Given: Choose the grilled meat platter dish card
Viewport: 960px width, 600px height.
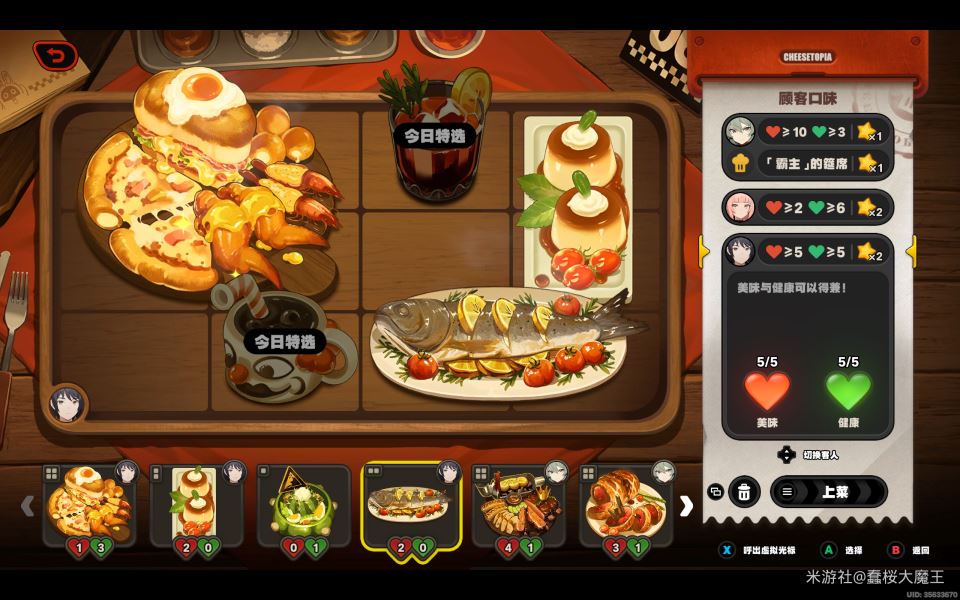Looking at the screenshot, I should point(518,504).
